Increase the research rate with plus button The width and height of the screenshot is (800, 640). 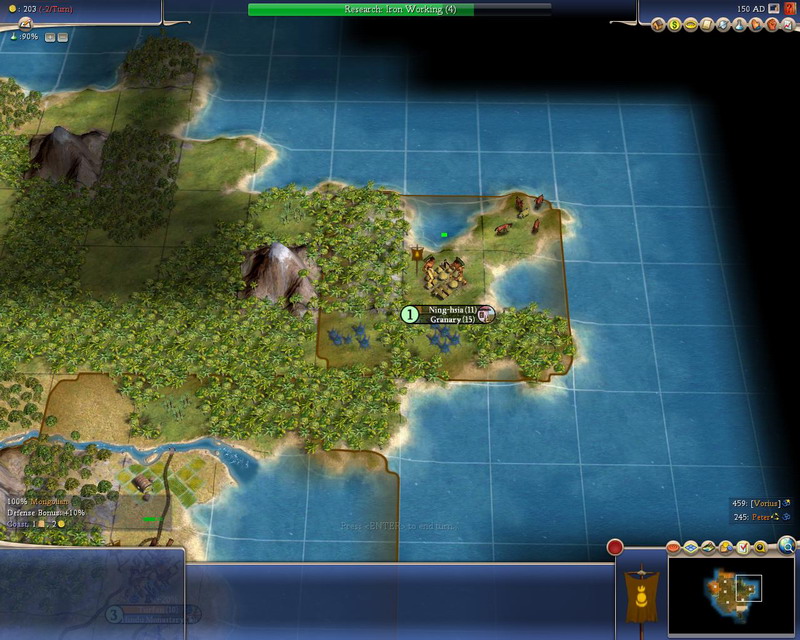(49, 37)
